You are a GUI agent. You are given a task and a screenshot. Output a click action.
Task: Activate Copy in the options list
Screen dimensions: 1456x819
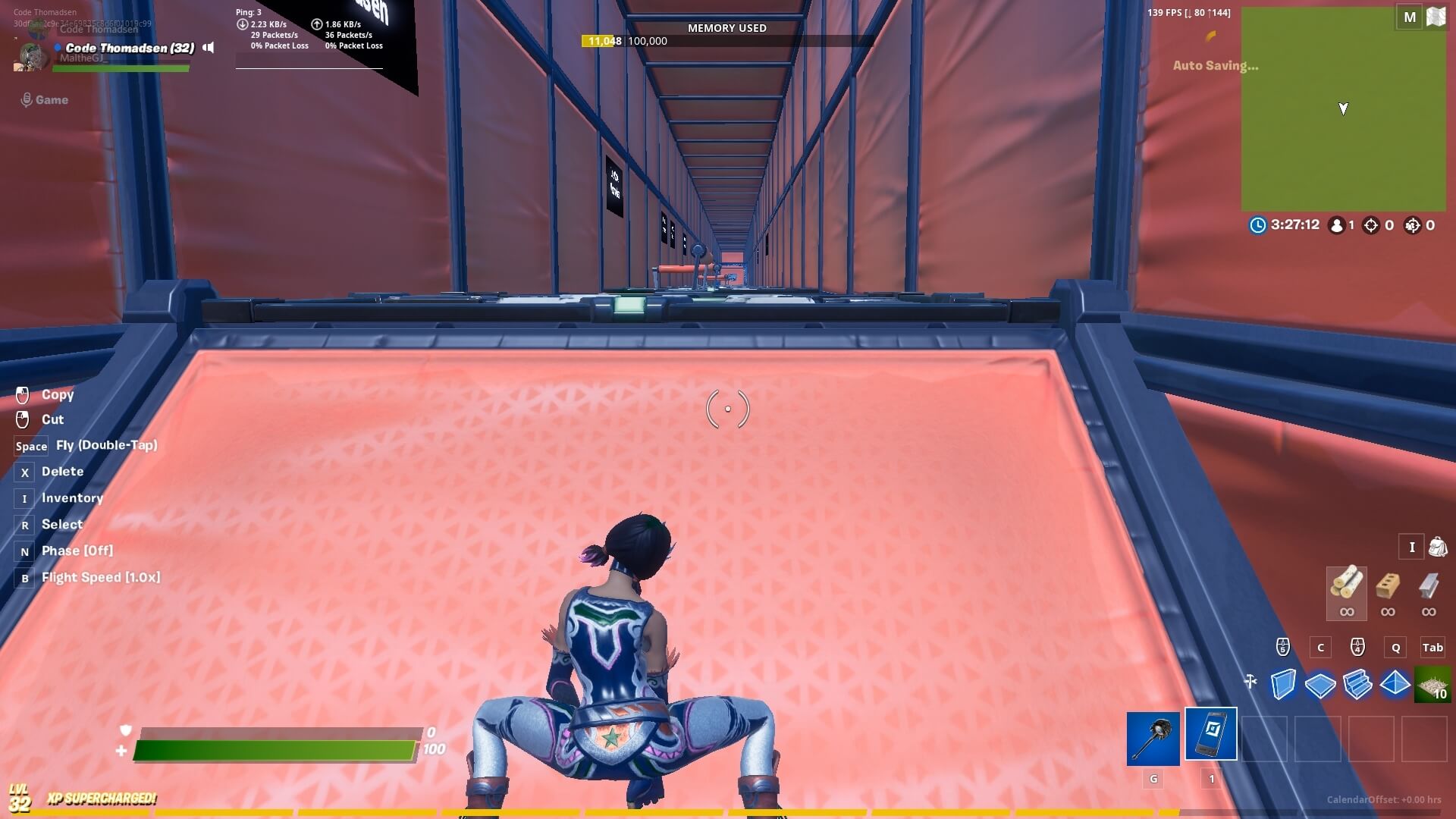click(58, 394)
